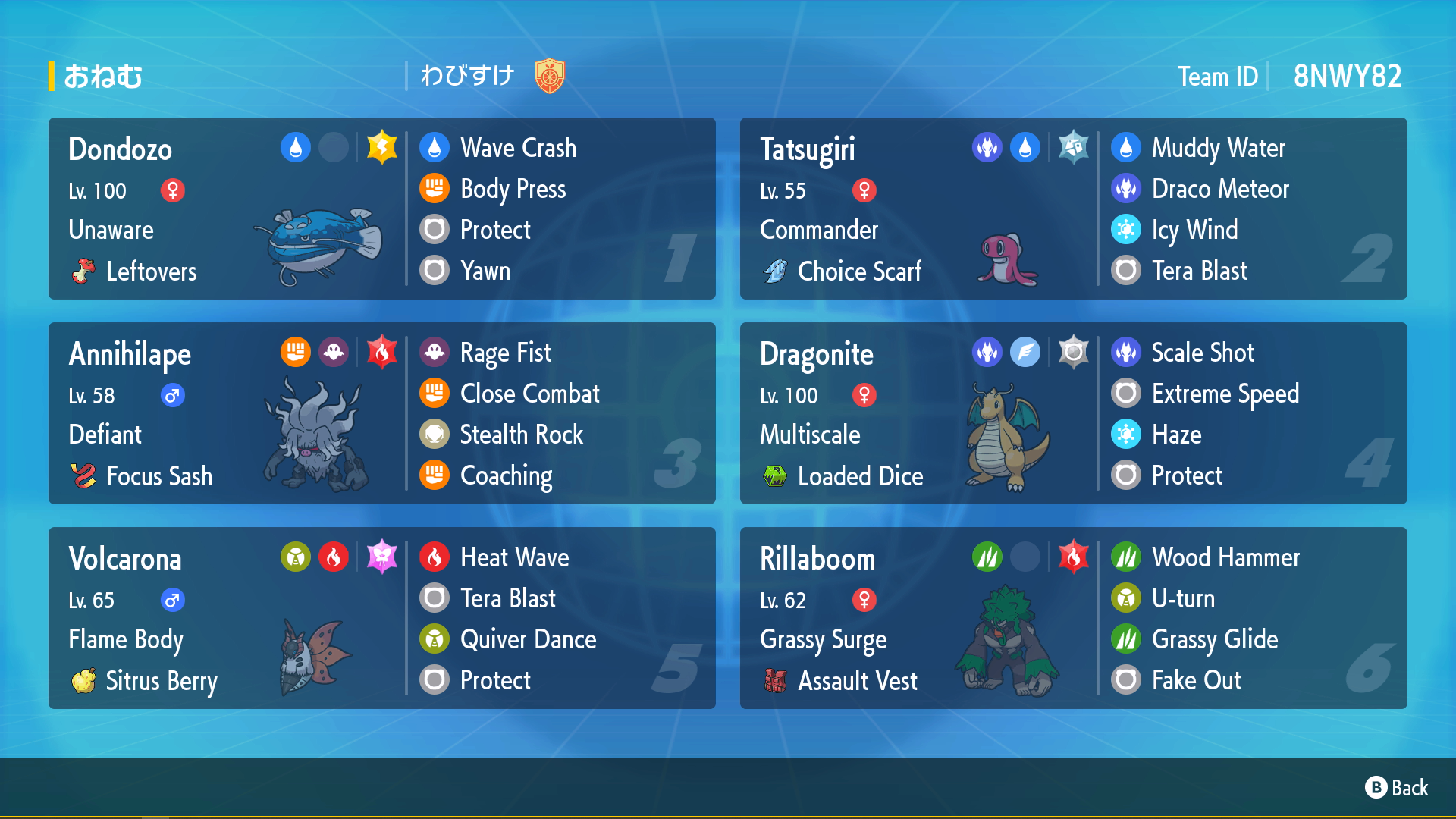Select the Rillaboom team card
The width and height of the screenshot is (1456, 819).
[x=1073, y=618]
